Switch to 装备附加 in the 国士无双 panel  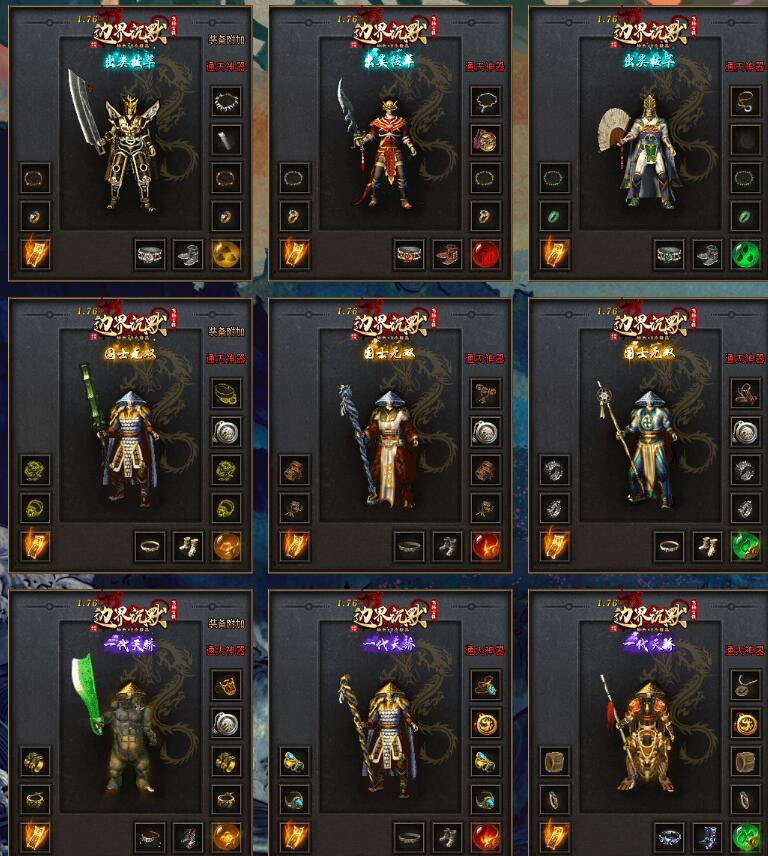[x=225, y=332]
